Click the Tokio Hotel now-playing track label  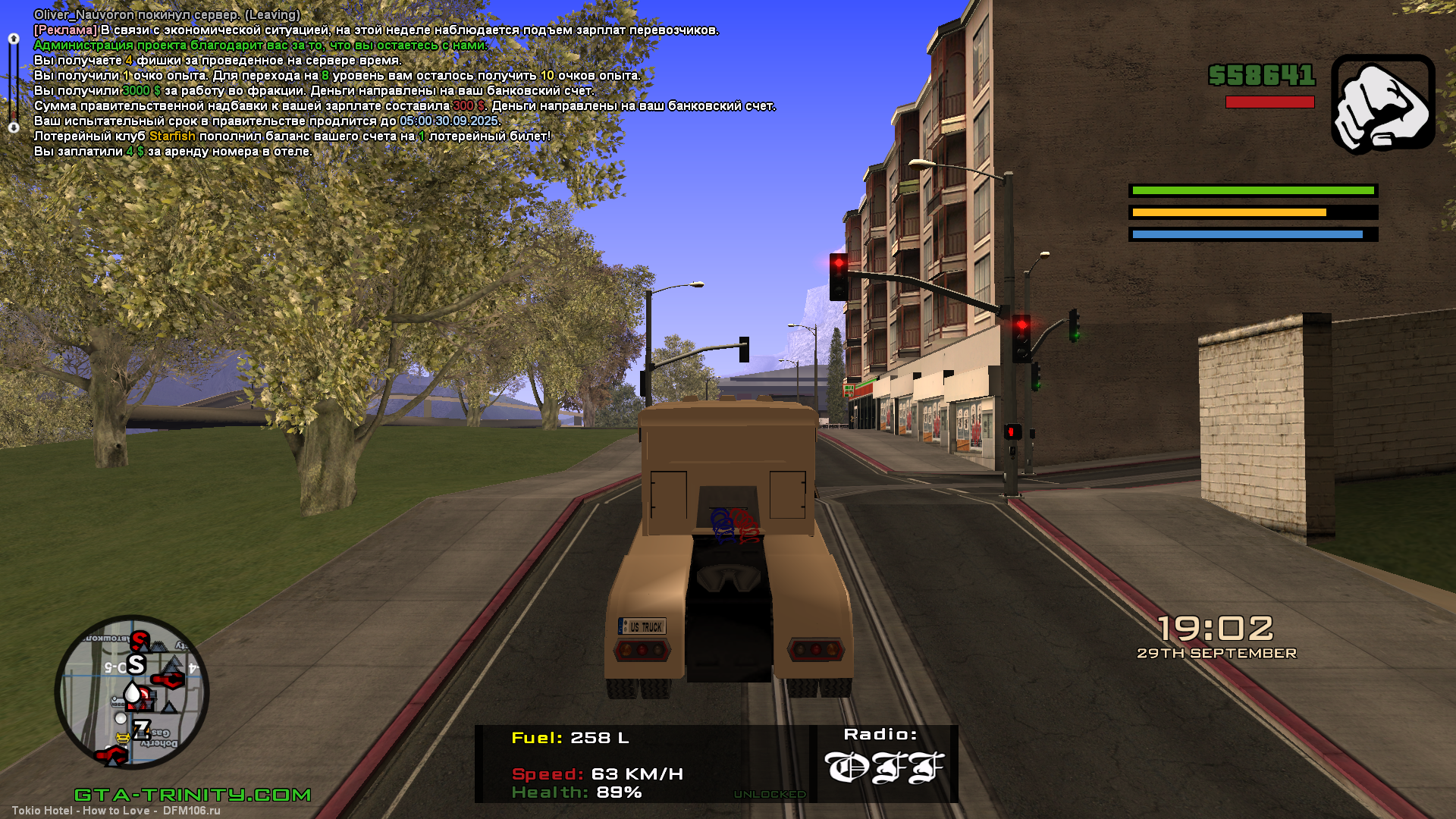116,810
